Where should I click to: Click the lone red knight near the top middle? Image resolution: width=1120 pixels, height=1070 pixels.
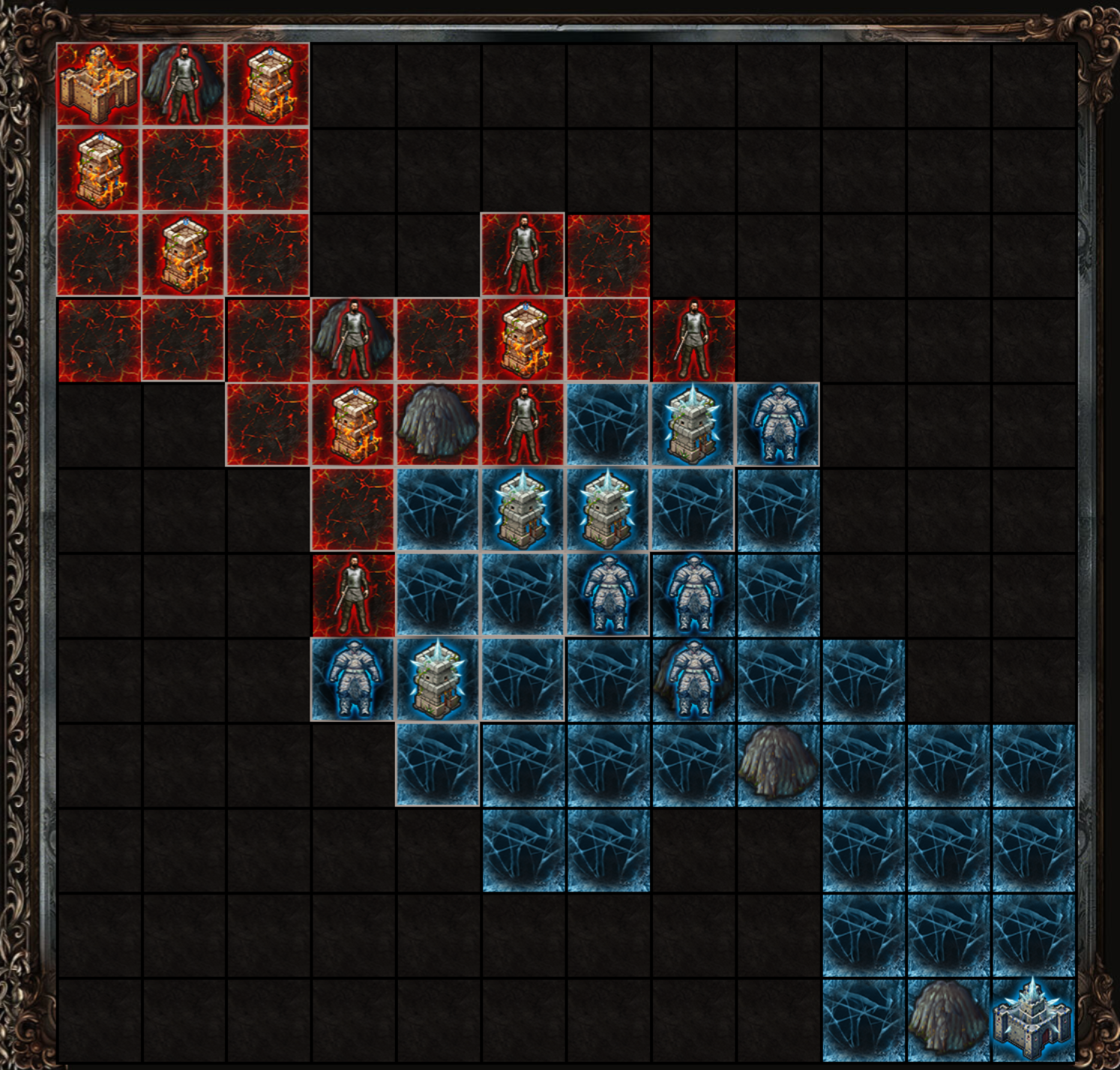tap(524, 255)
